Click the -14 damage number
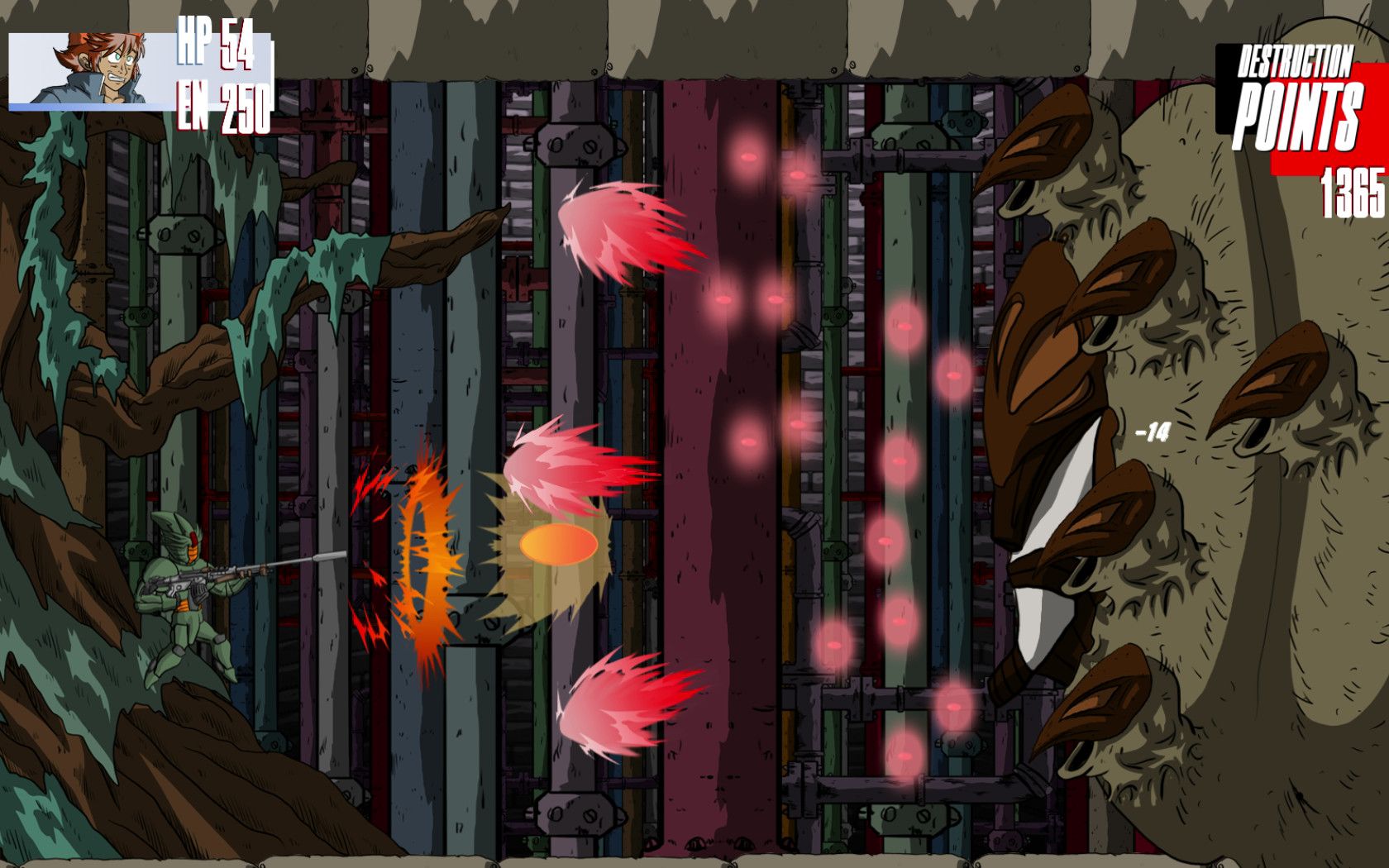 click(x=1153, y=431)
